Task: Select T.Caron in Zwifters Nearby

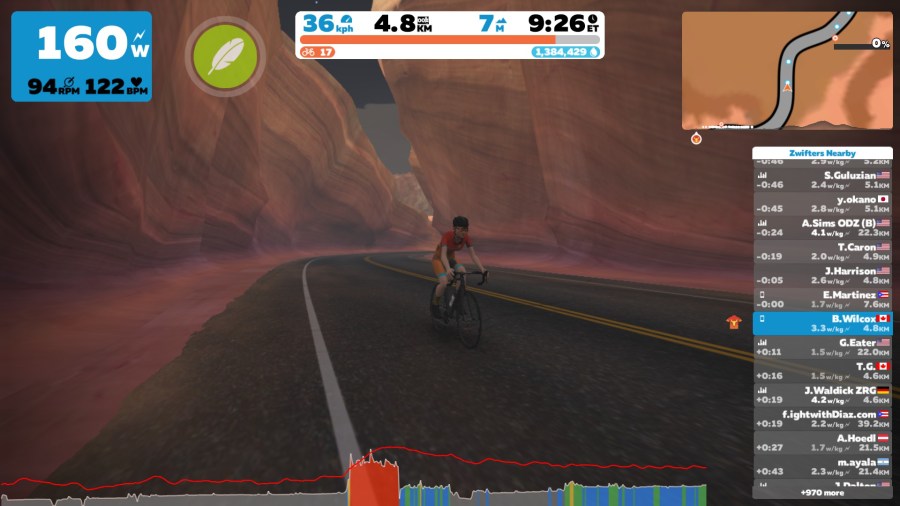Action: pyautogui.click(x=822, y=252)
